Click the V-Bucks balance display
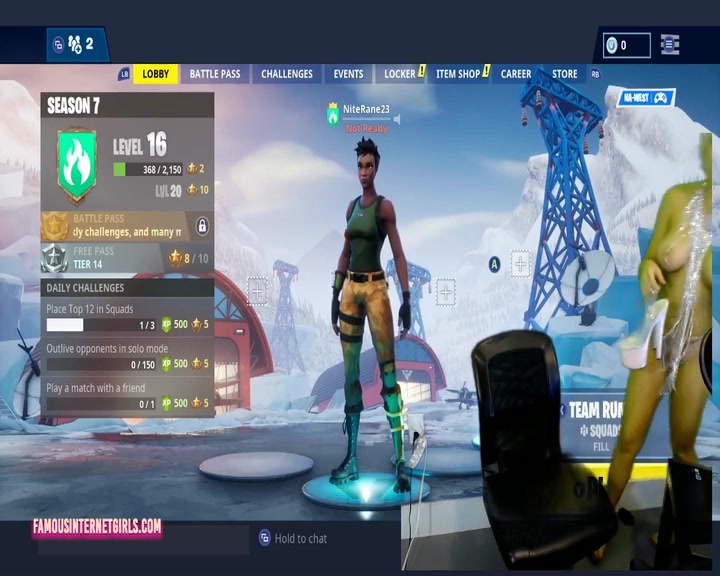 pyautogui.click(x=626, y=45)
